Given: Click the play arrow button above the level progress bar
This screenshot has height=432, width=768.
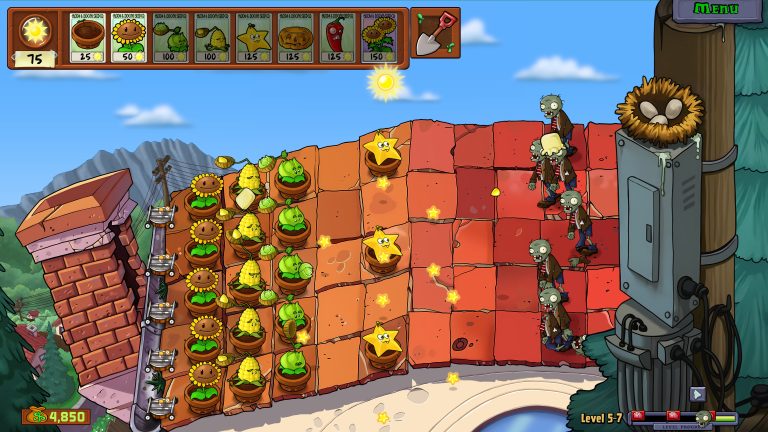Looking at the screenshot, I should tap(697, 394).
